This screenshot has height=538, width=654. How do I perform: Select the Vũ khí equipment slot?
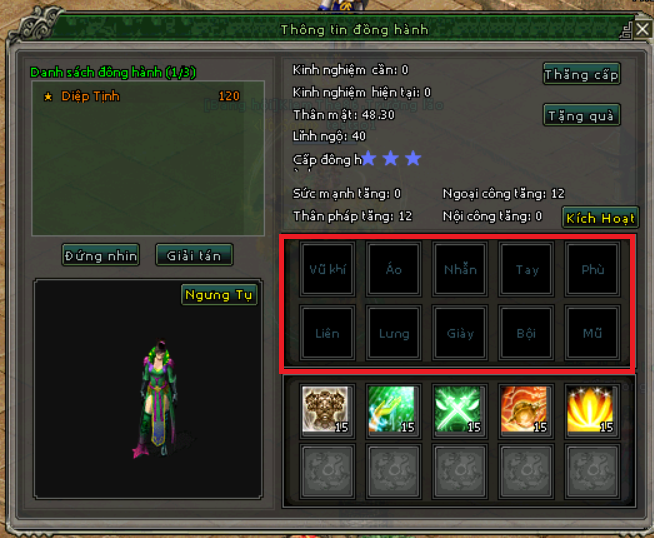327,270
